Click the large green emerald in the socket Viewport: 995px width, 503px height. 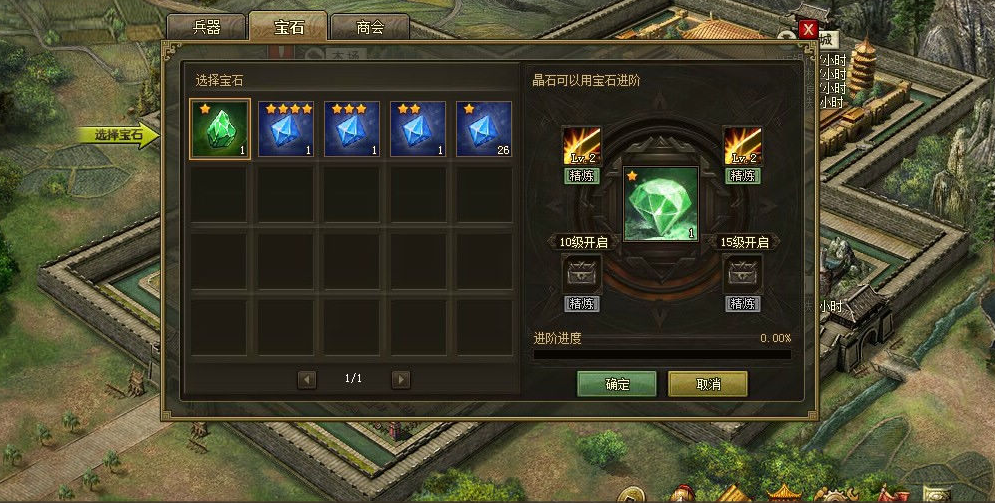coord(661,204)
